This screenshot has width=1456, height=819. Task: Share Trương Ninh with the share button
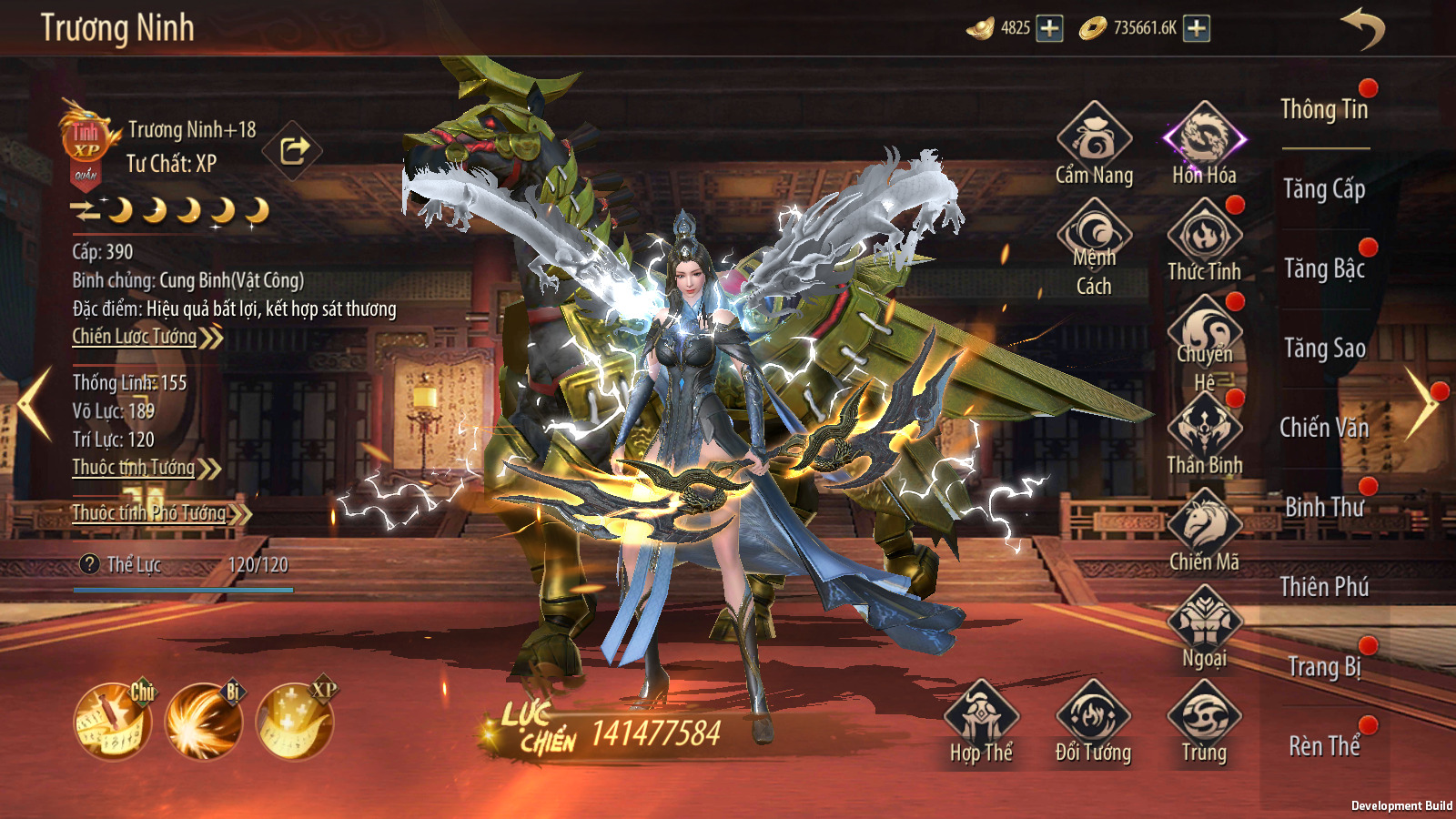point(293,149)
